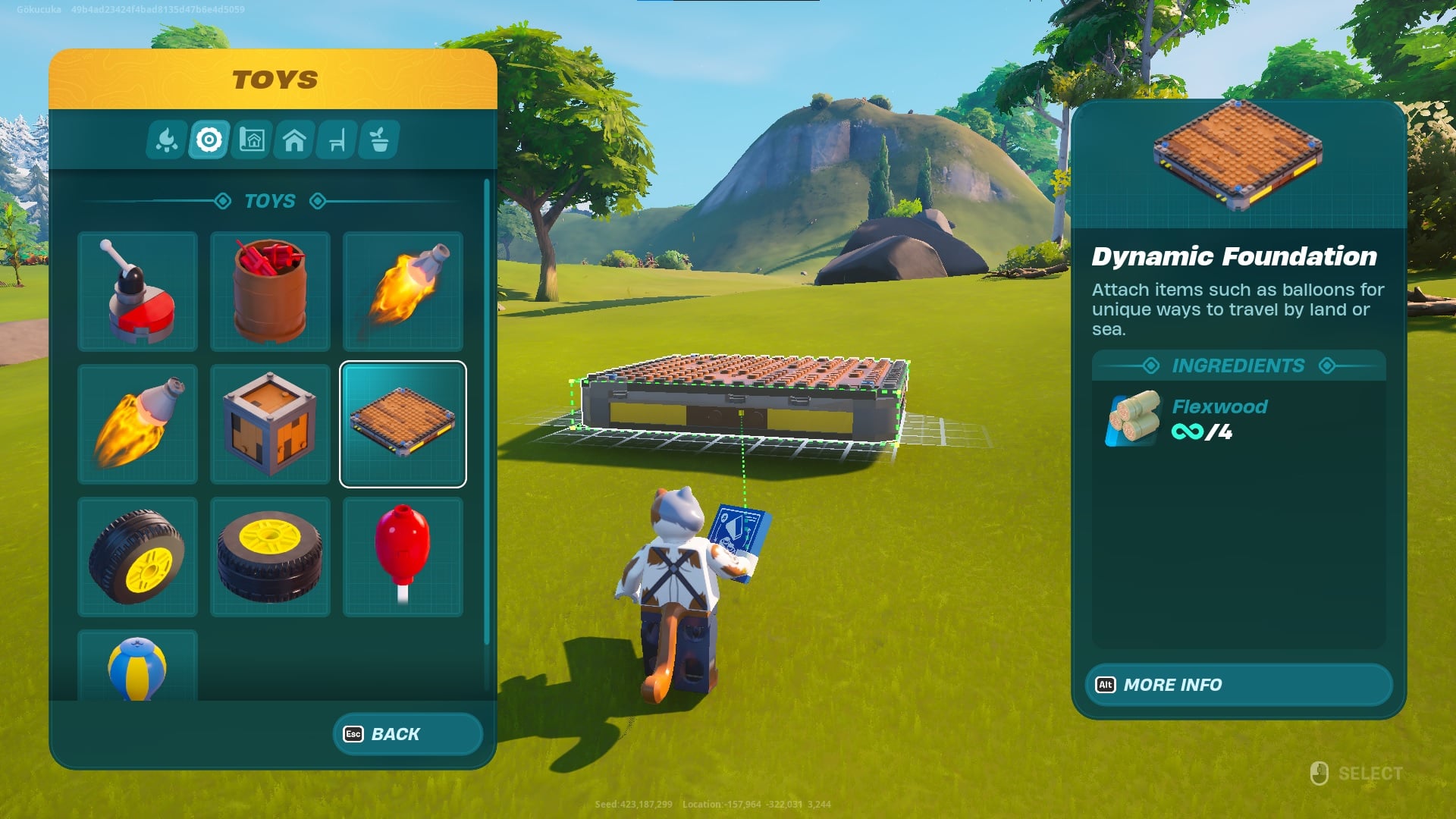Open More Info for Dynamic Foundation
Viewport: 1456px width, 819px height.
pos(1238,685)
